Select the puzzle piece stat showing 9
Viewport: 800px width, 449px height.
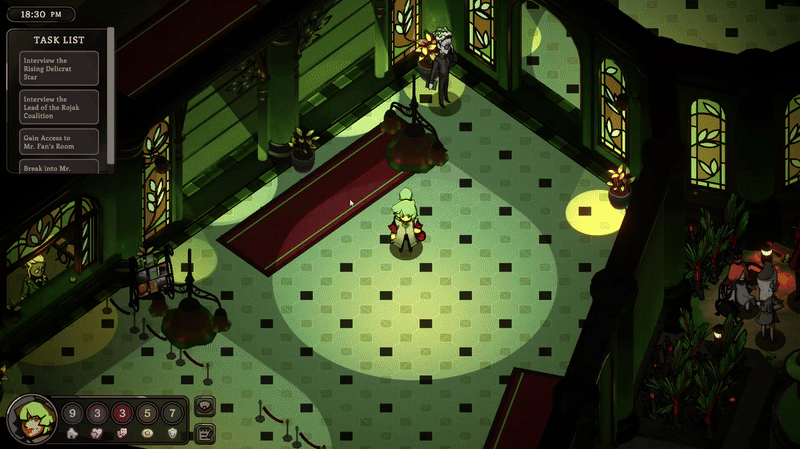pos(72,414)
